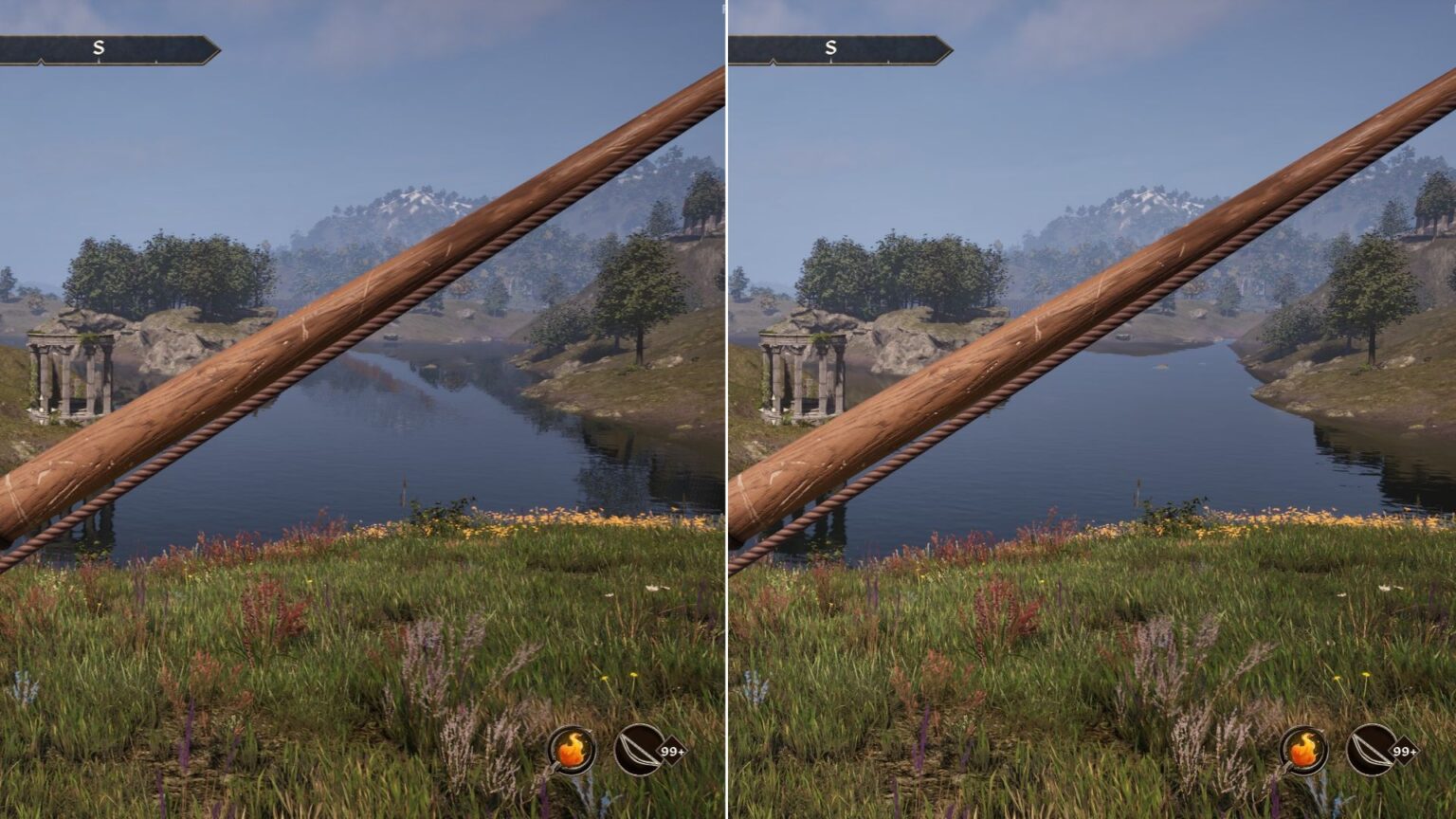The width and height of the screenshot is (1456, 819).
Task: Select the S heading label on the right compass
Action: tap(833, 45)
